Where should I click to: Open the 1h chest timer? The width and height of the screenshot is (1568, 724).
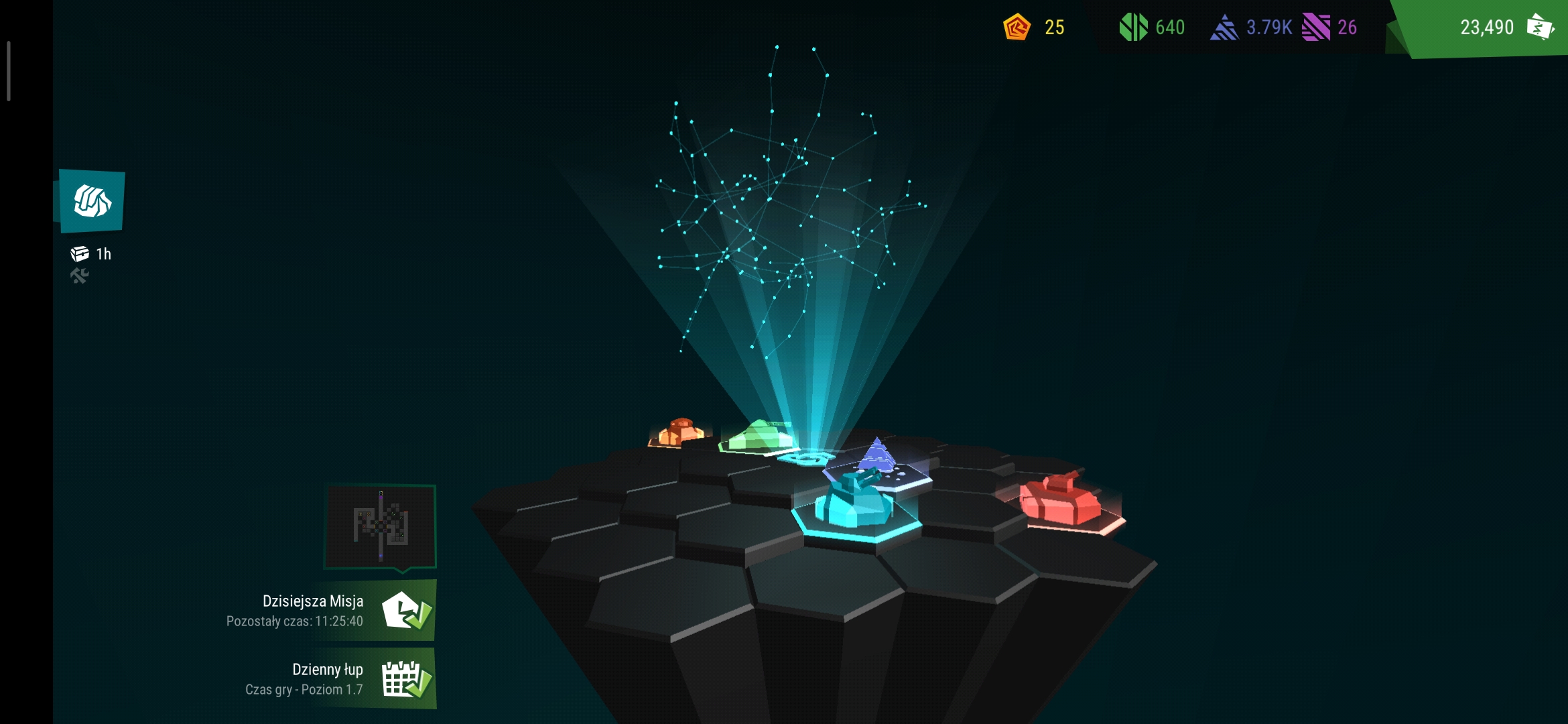[x=92, y=254]
